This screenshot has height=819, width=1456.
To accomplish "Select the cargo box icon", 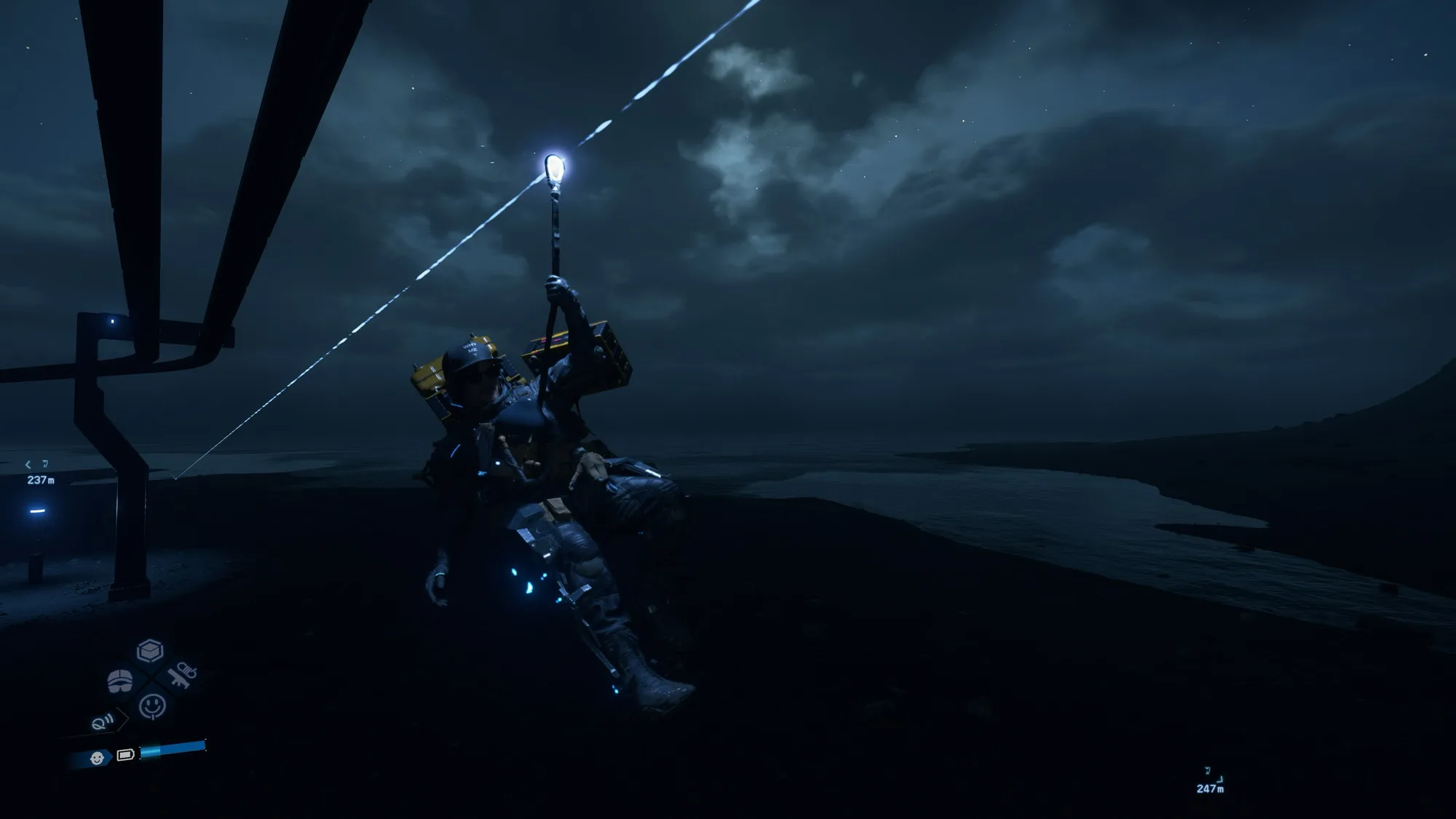I will tap(150, 650).
